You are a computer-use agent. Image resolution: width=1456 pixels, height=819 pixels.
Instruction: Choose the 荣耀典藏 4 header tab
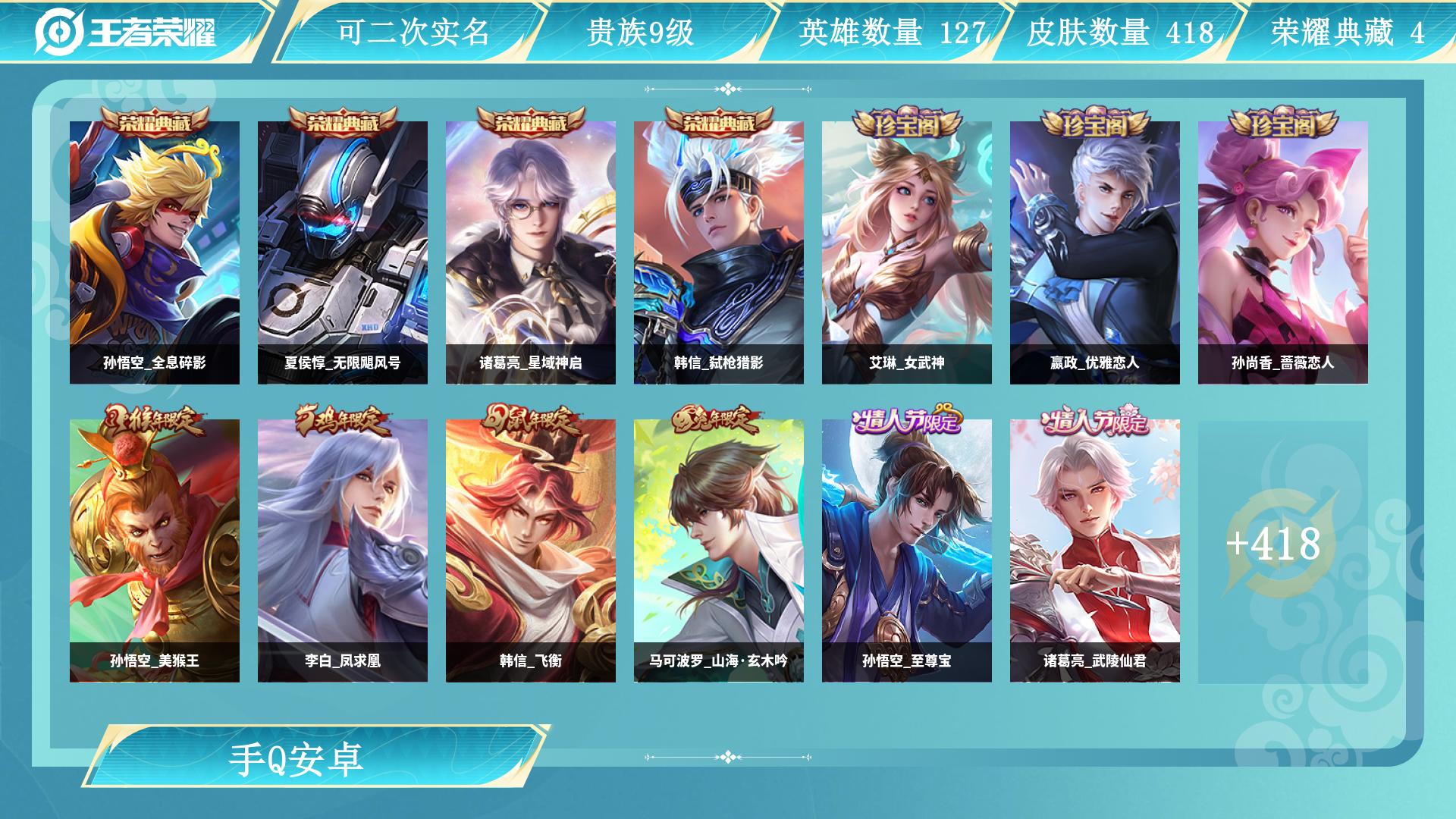click(x=1348, y=32)
